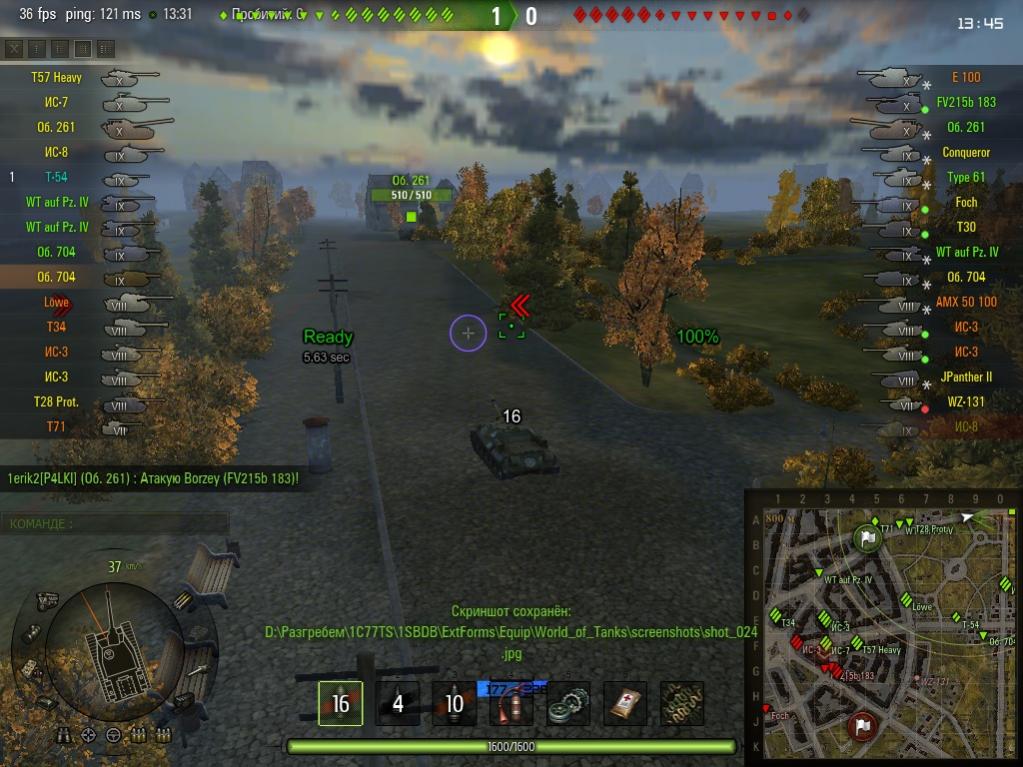Viewport: 1023px width, 767px height.
Task: Choose the shell slot with 10 rounds
Action: pyautogui.click(x=454, y=703)
